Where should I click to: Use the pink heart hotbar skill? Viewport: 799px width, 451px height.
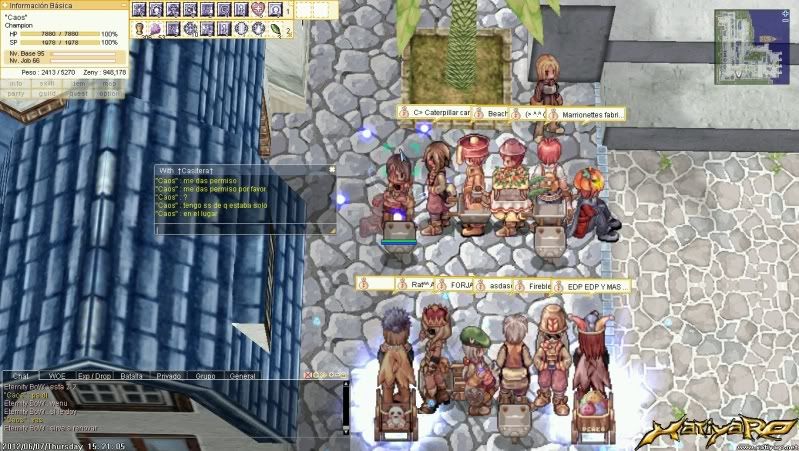258,10
